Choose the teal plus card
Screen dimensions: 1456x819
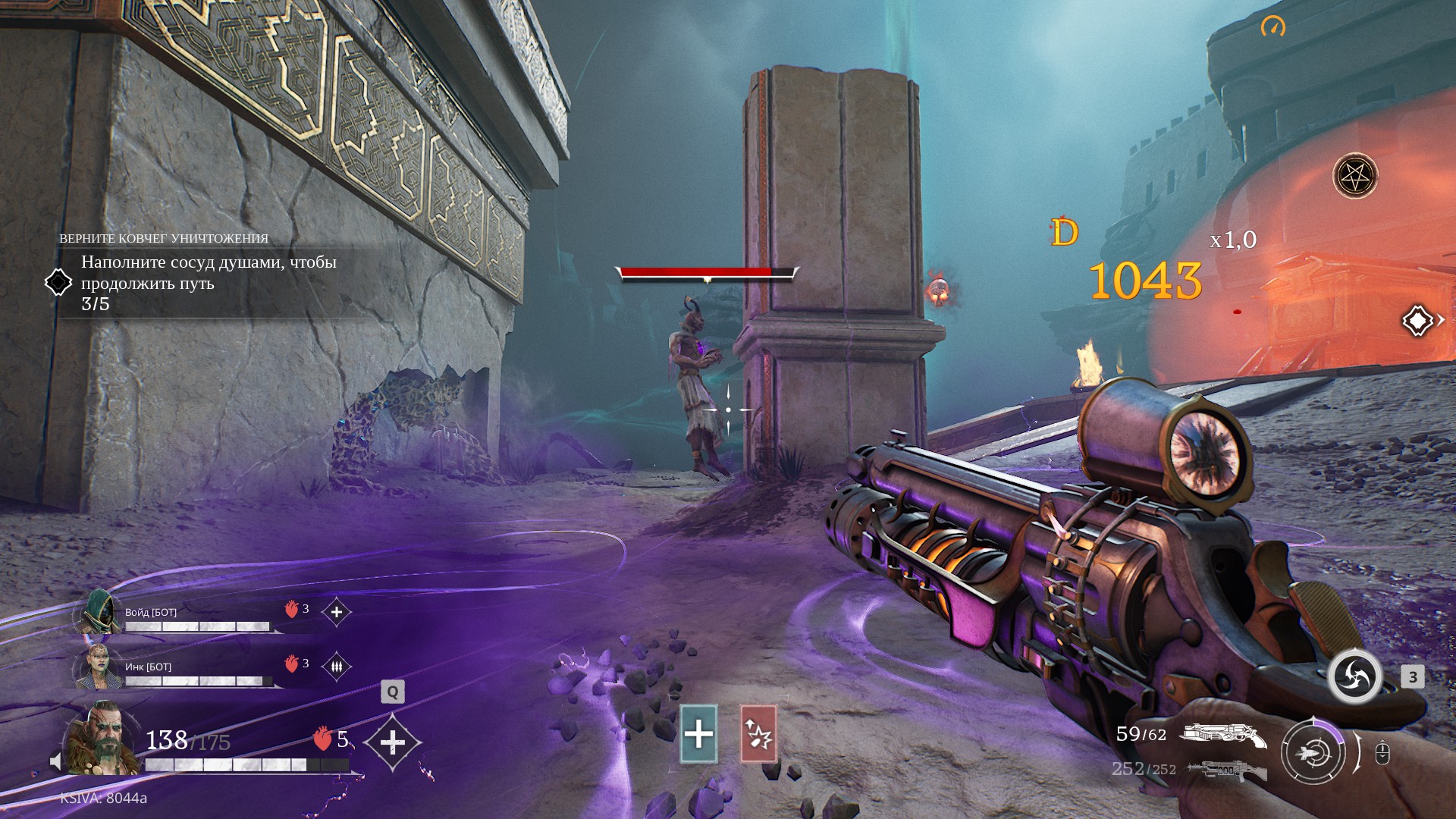(x=698, y=733)
